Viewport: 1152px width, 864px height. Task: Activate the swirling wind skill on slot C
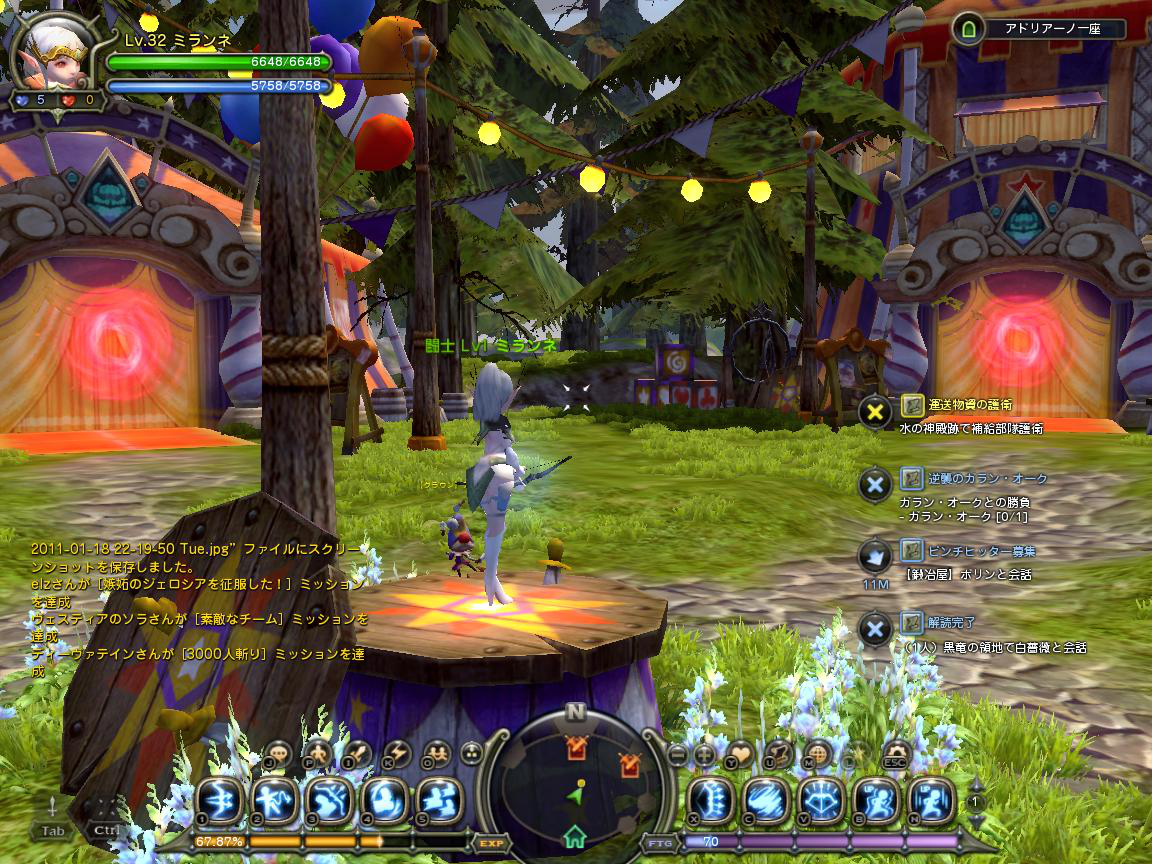(766, 801)
